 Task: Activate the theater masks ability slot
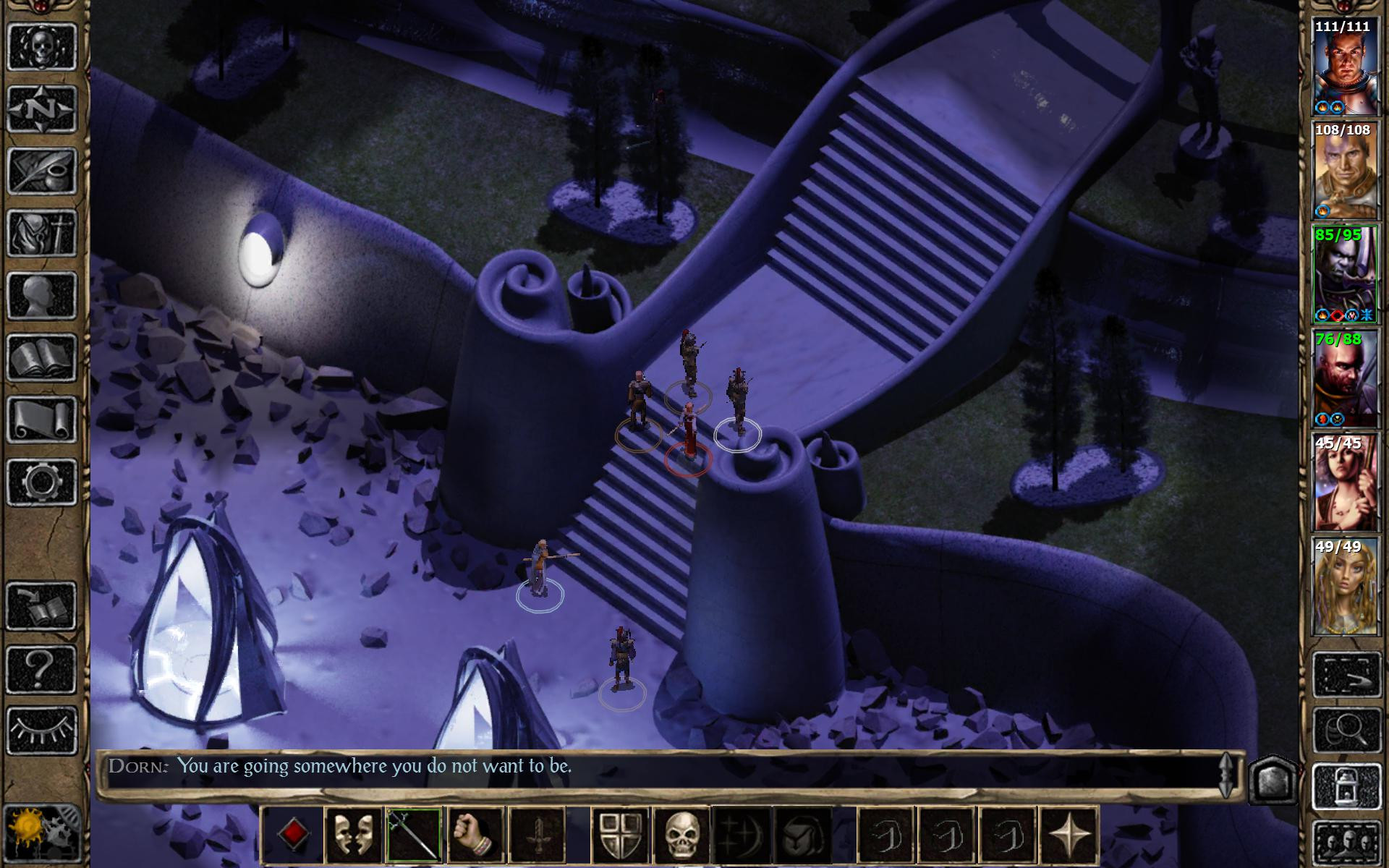pos(353,835)
